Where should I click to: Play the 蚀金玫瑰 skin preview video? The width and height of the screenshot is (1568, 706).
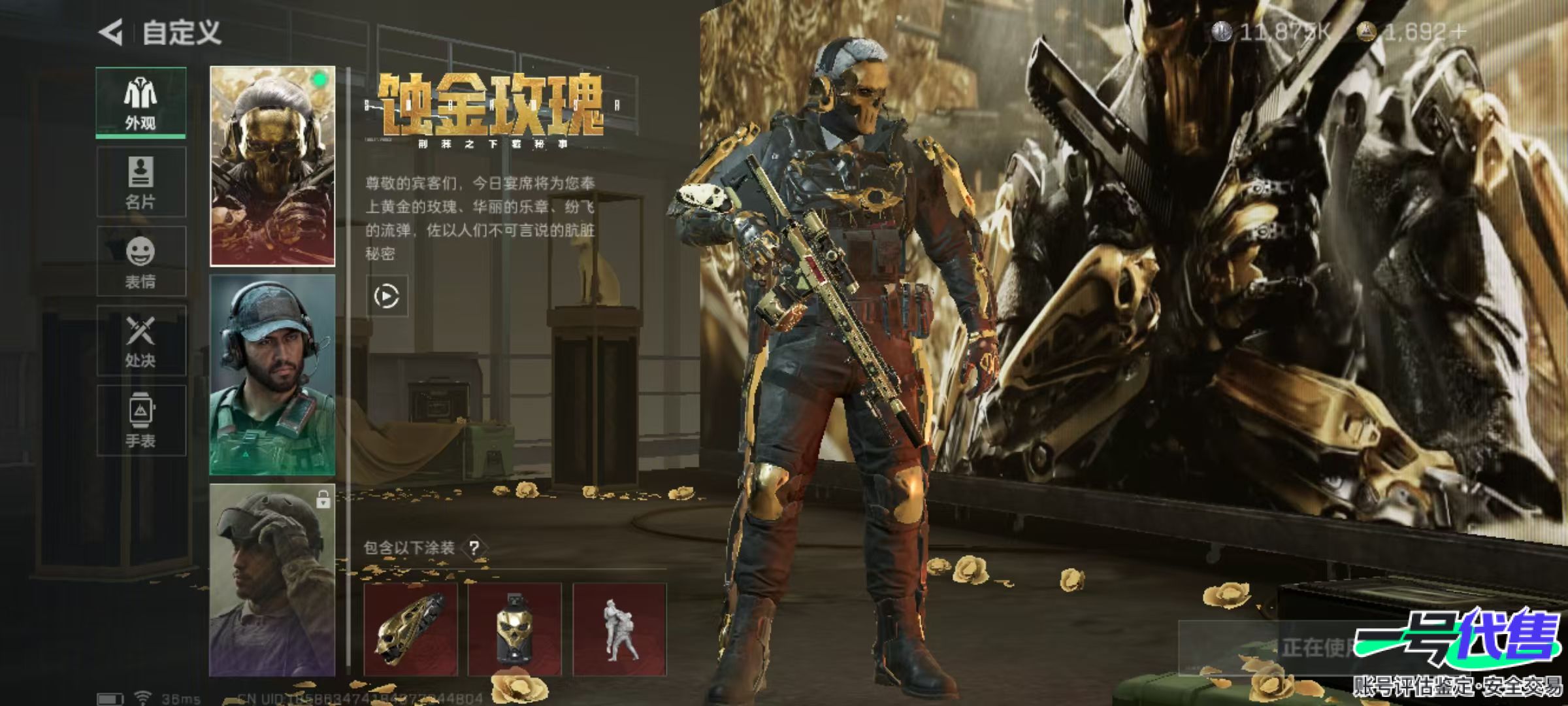387,297
